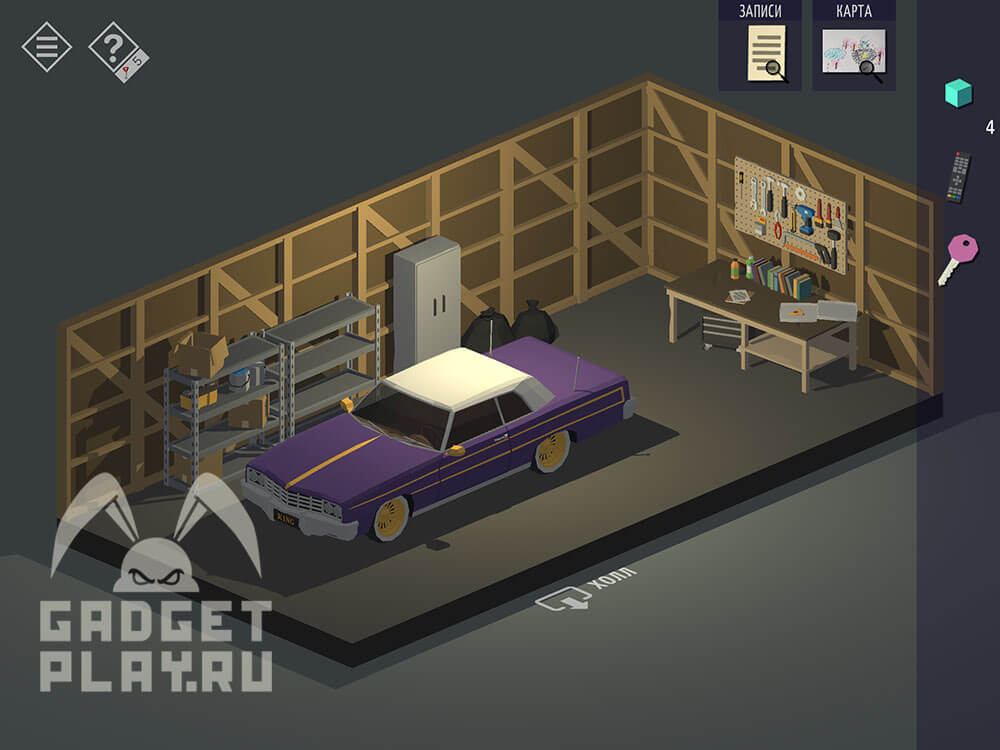Select the teal cube inventory item
Screen dimensions: 1000x750
[x=958, y=93]
